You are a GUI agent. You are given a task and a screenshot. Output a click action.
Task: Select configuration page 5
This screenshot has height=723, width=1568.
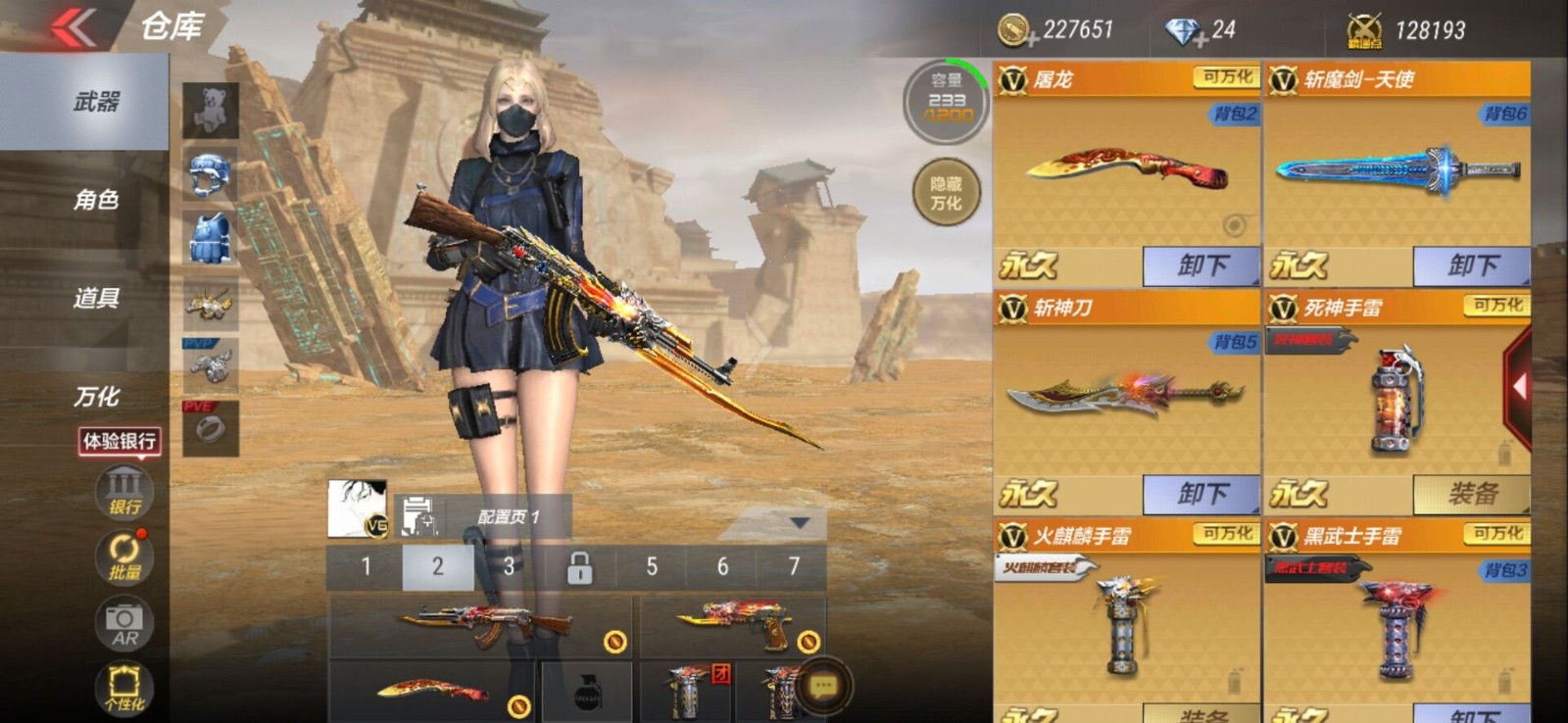point(650,566)
